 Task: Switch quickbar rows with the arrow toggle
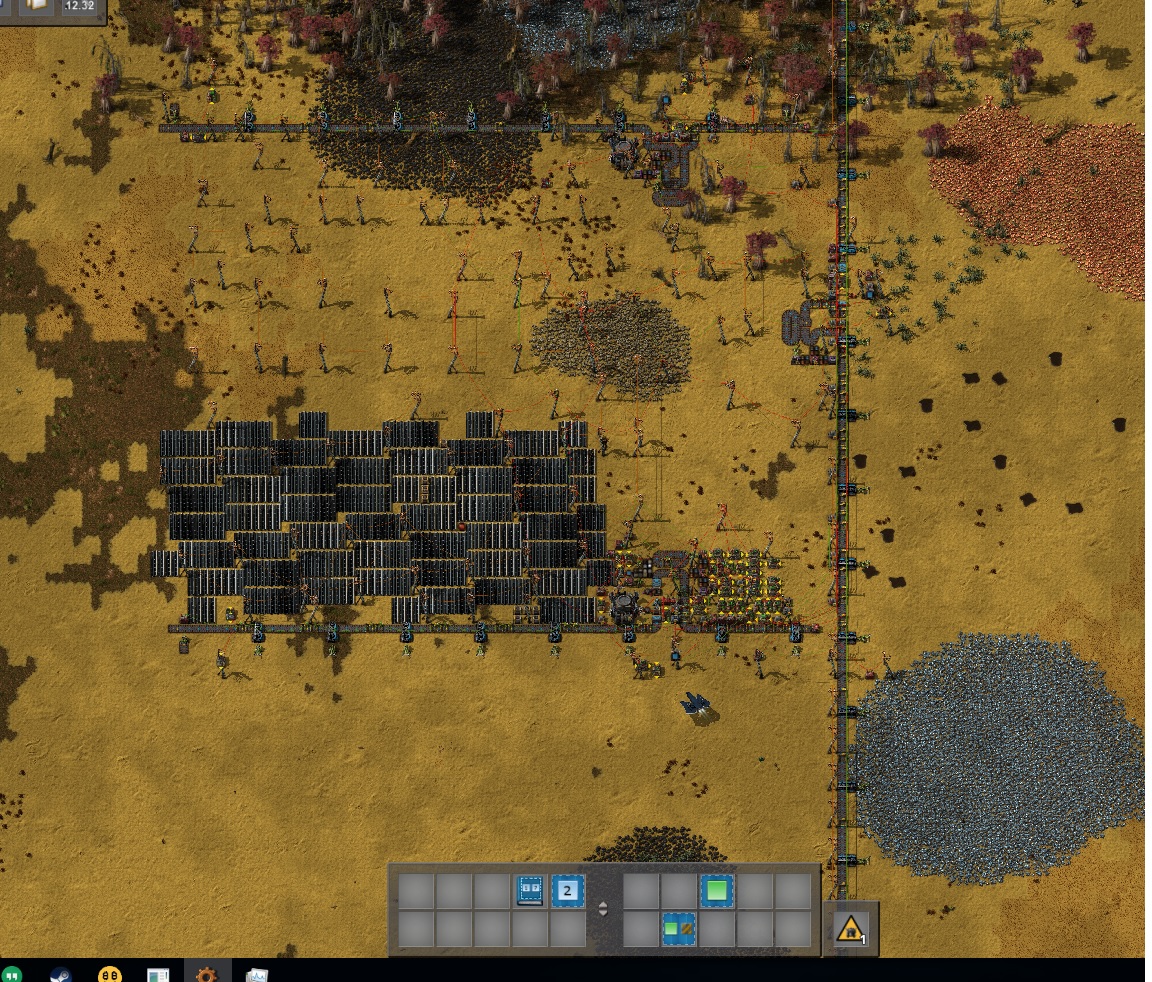[x=602, y=910]
